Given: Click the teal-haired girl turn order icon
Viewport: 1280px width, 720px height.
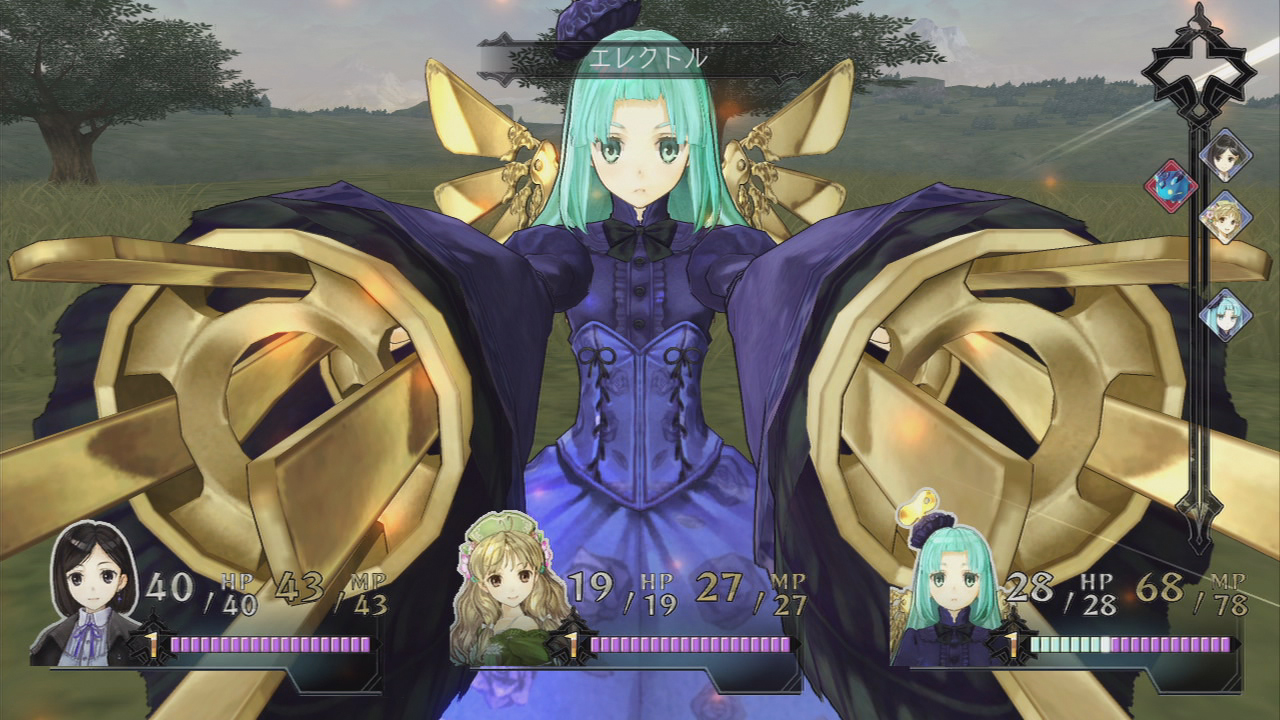Looking at the screenshot, I should click(1225, 315).
